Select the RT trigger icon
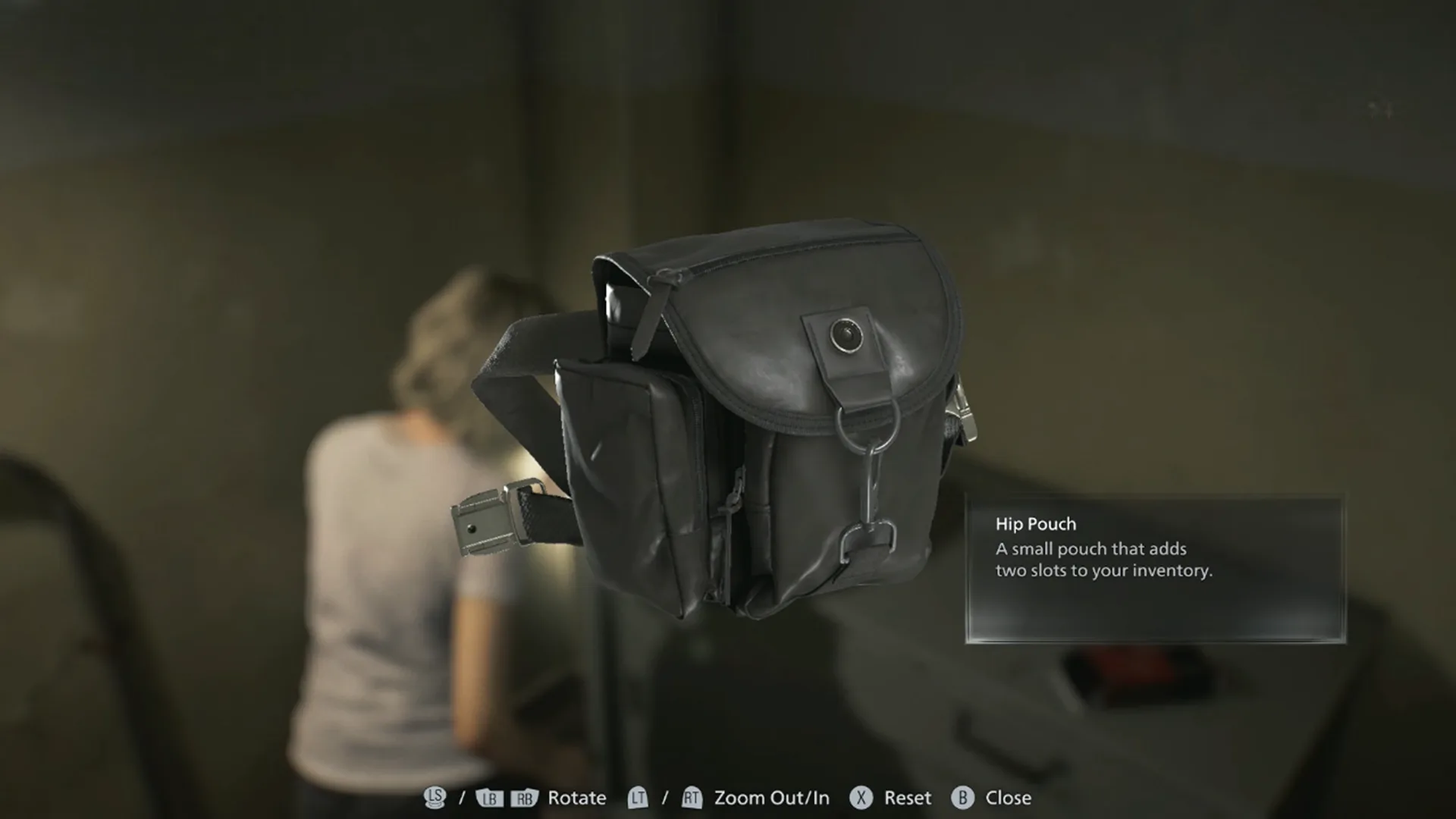This screenshot has height=819, width=1456. point(692,798)
